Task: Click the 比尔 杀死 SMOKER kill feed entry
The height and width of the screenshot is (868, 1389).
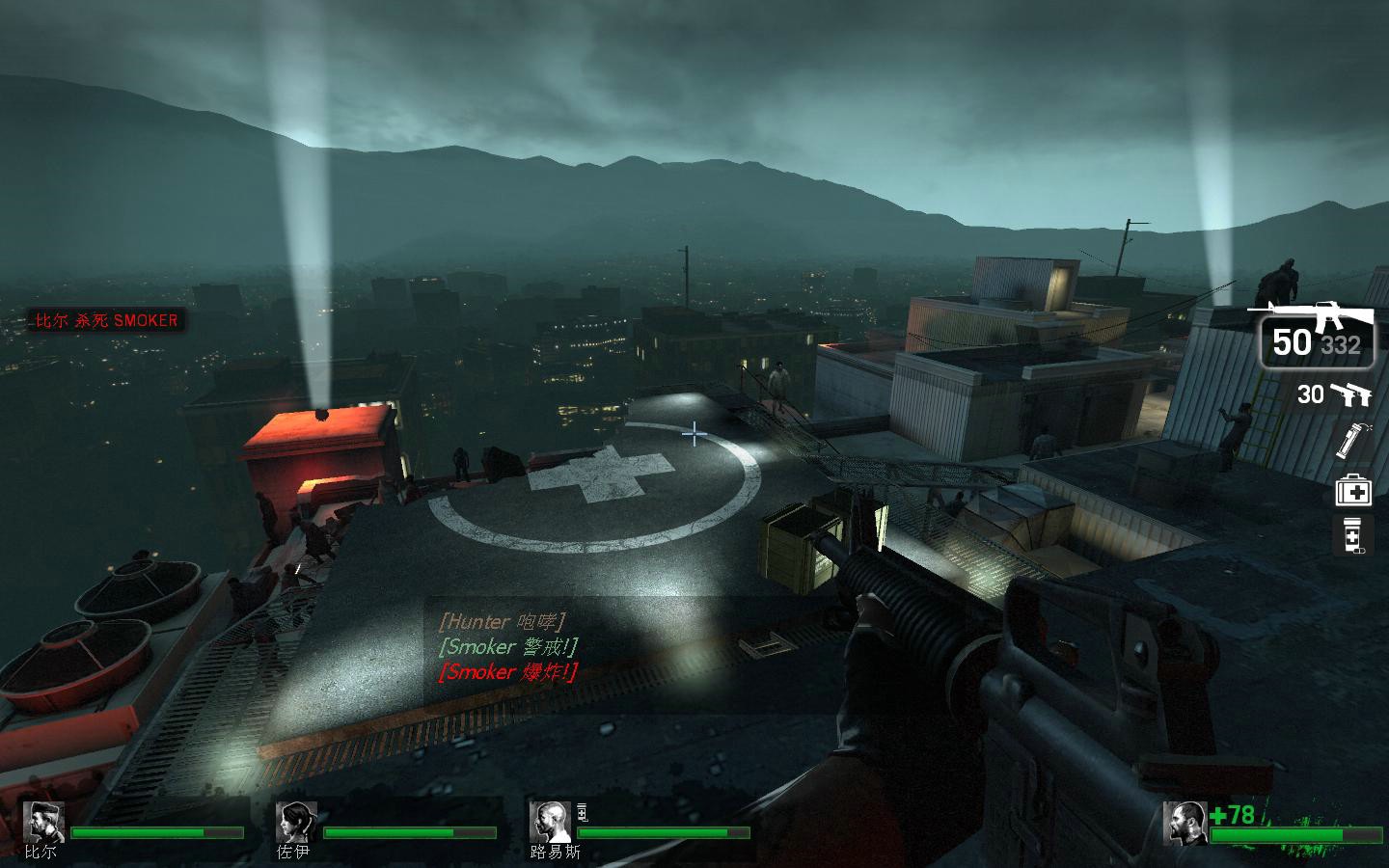Action: (x=106, y=320)
